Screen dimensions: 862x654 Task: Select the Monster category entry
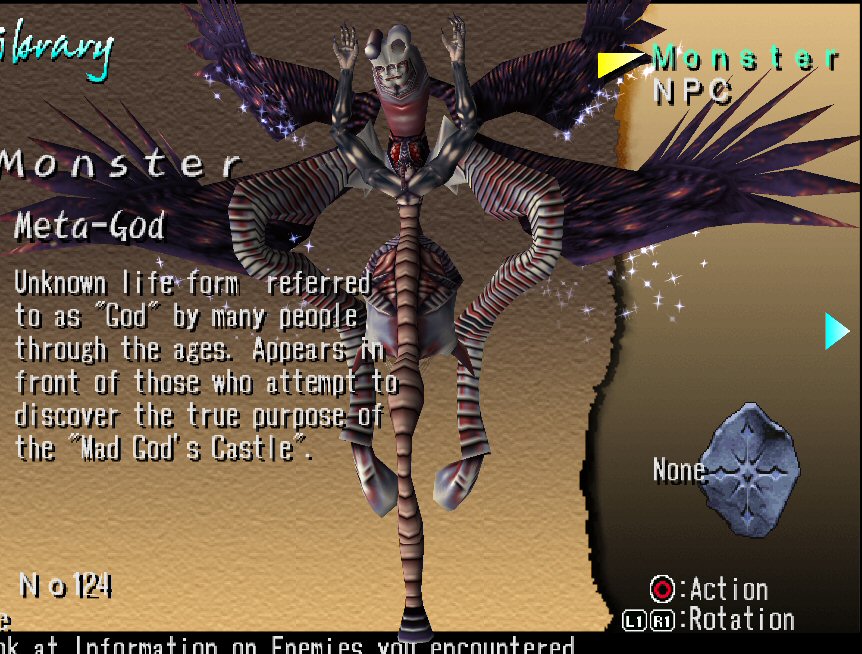coord(745,59)
